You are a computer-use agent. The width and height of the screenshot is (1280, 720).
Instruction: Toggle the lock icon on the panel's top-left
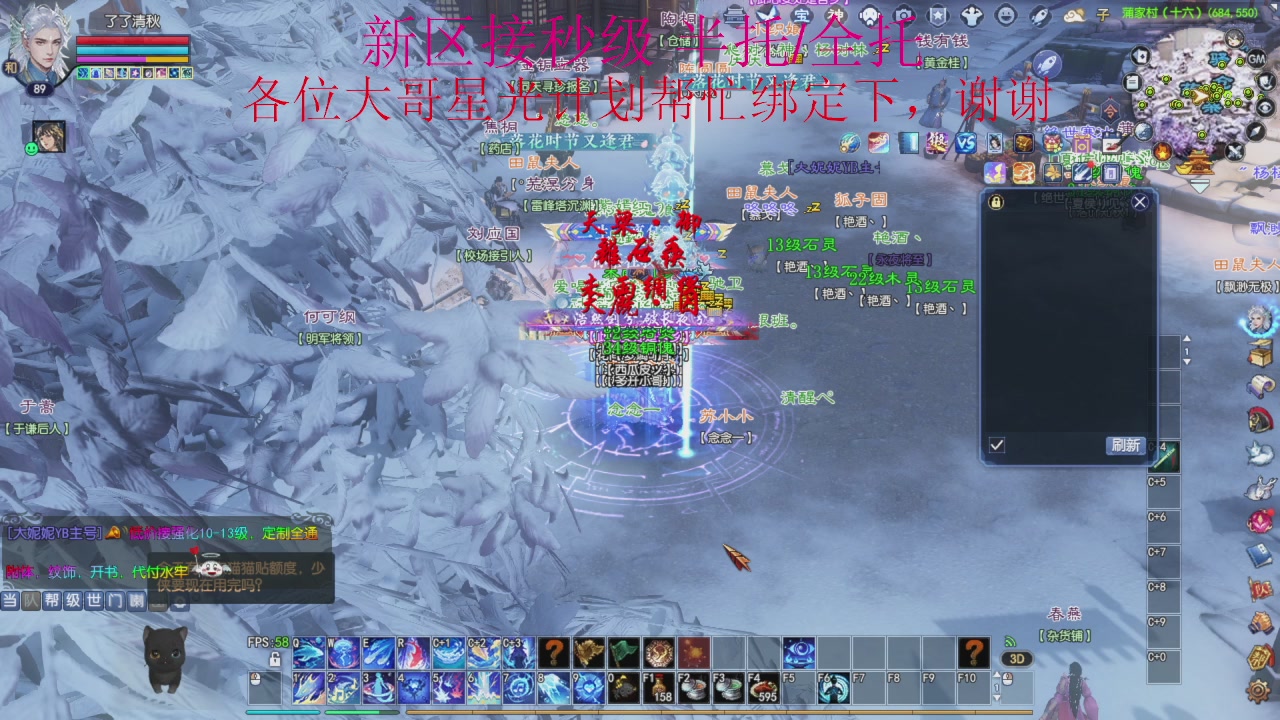[996, 202]
